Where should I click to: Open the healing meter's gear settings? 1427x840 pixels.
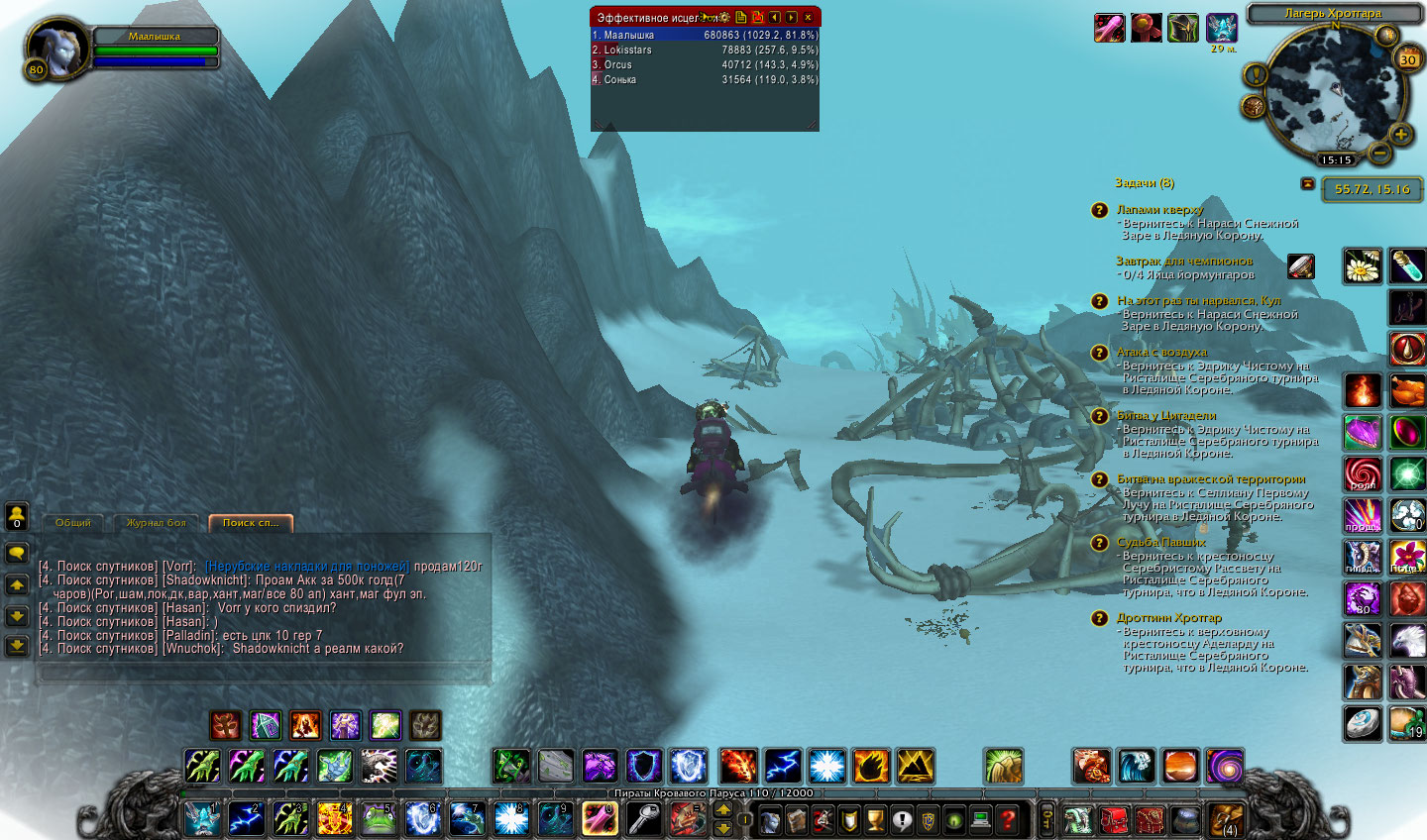click(724, 18)
